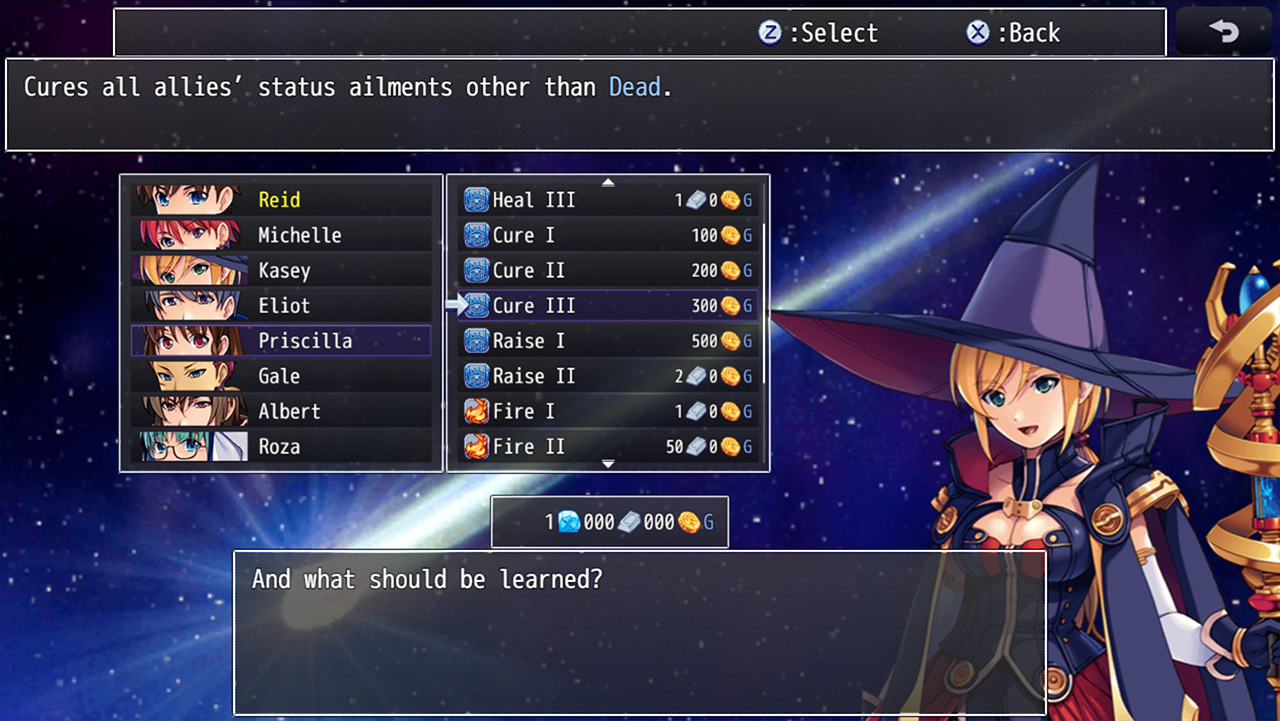Select Reid from the character list
Viewport: 1280px width, 721px height.
[x=281, y=200]
